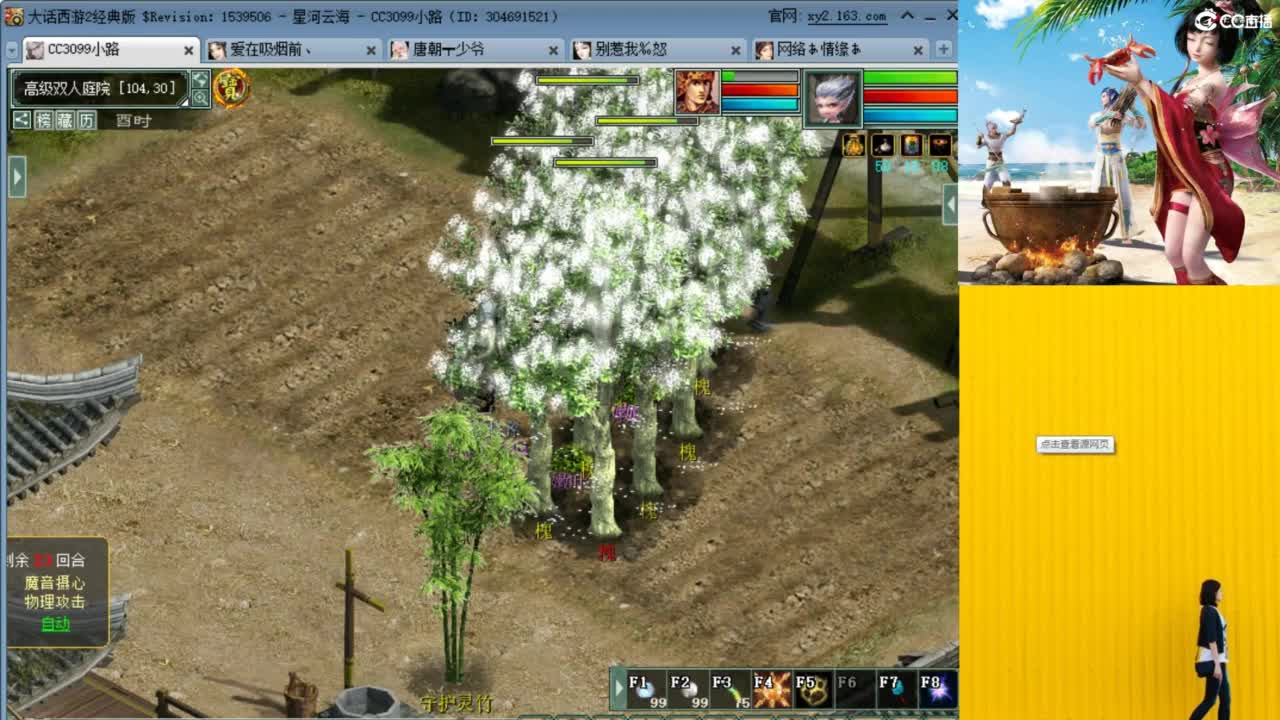Click the magnifier icon on the minimap
1280x720 pixels.
pyautogui.click(x=200, y=96)
